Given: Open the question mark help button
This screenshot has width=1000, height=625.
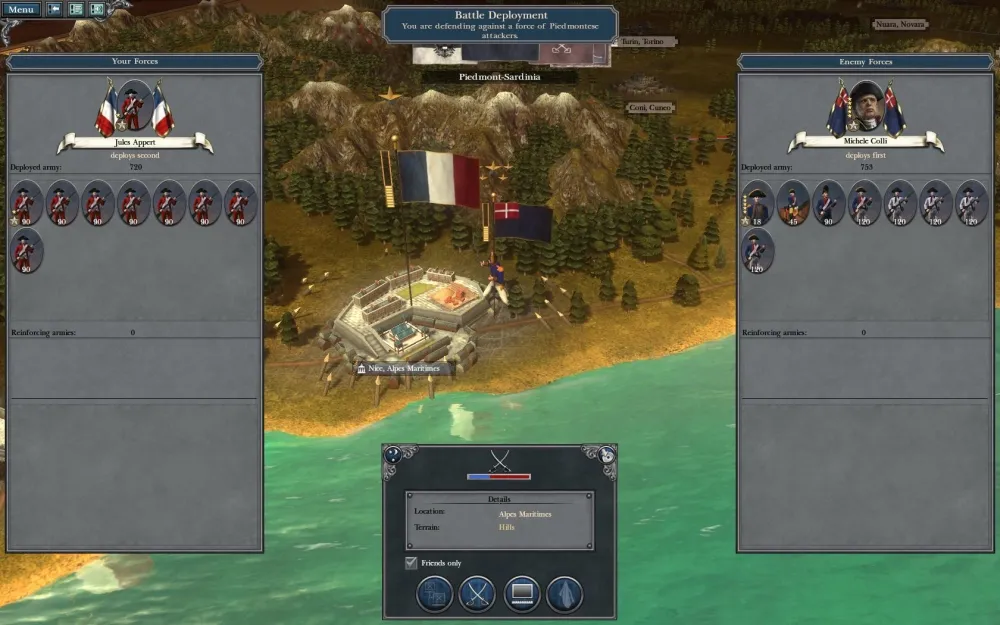Looking at the screenshot, I should coord(393,455).
